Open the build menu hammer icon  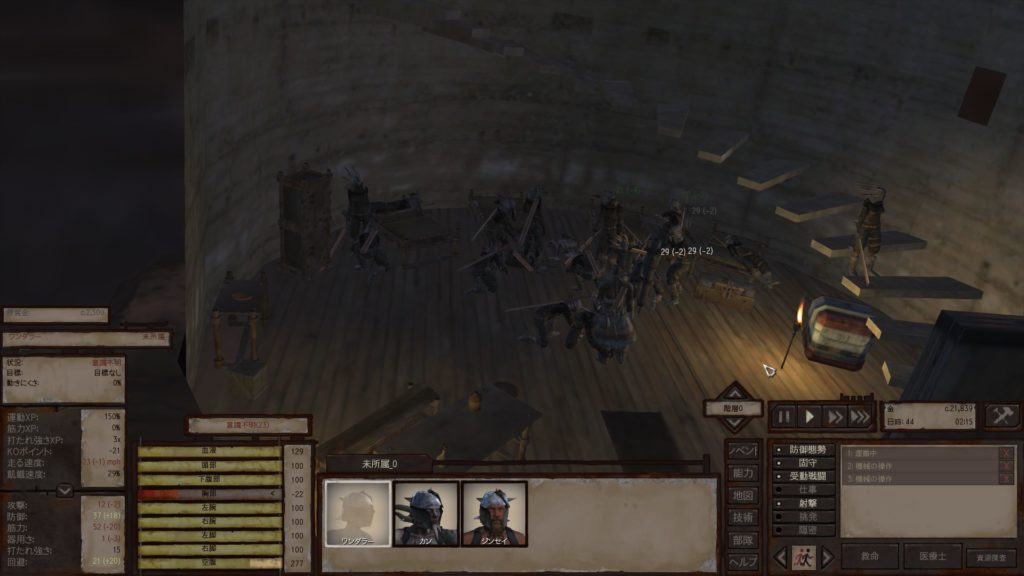coord(1002,416)
